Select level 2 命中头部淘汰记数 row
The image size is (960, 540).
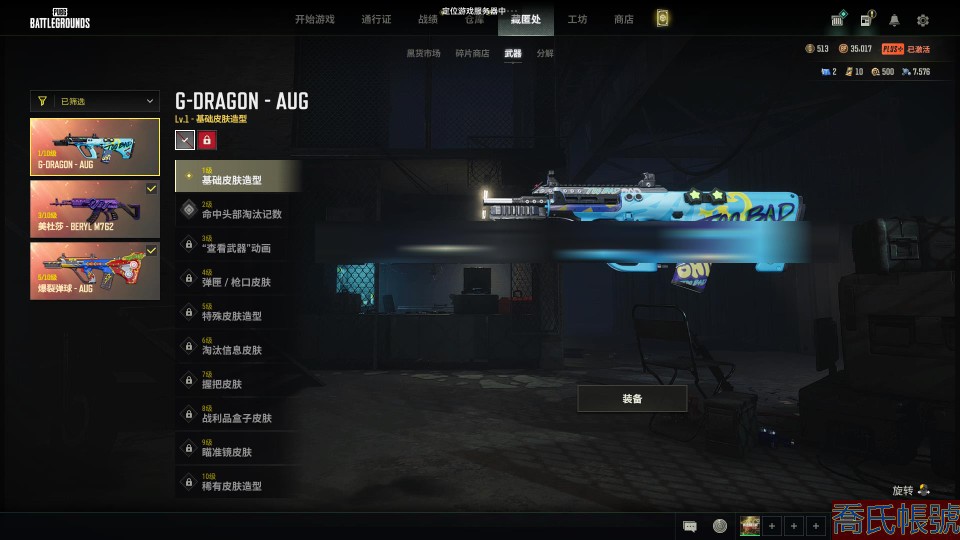pyautogui.click(x=238, y=210)
